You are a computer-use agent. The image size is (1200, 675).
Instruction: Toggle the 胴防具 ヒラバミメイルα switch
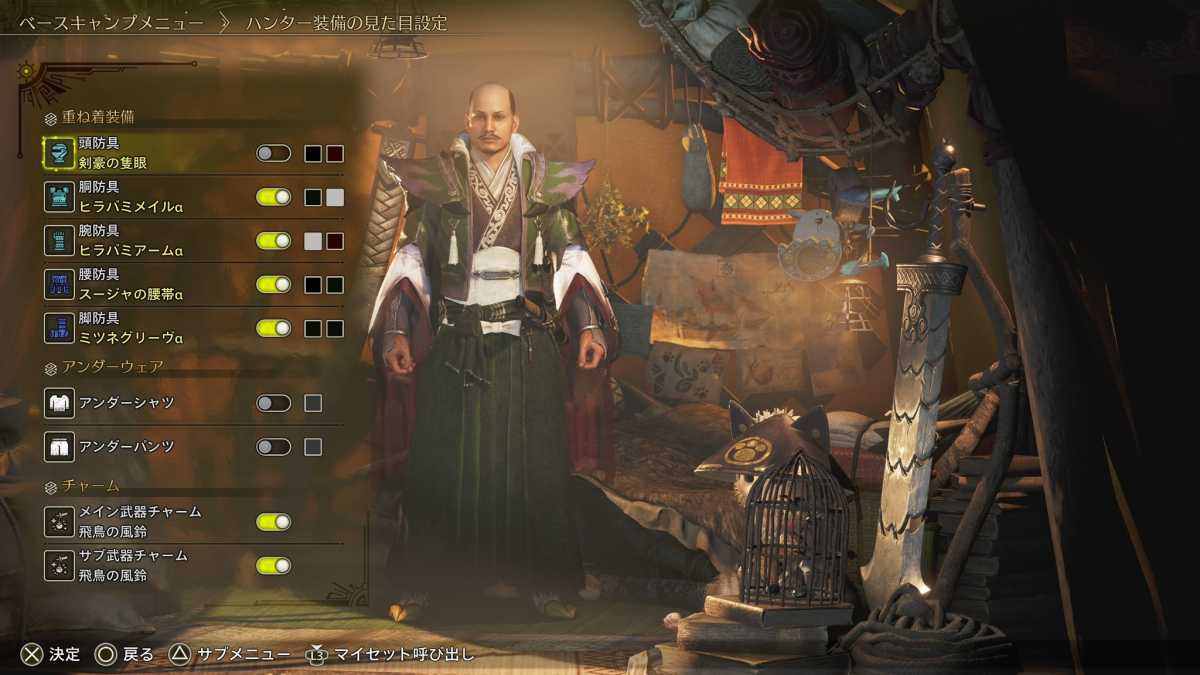pos(273,197)
